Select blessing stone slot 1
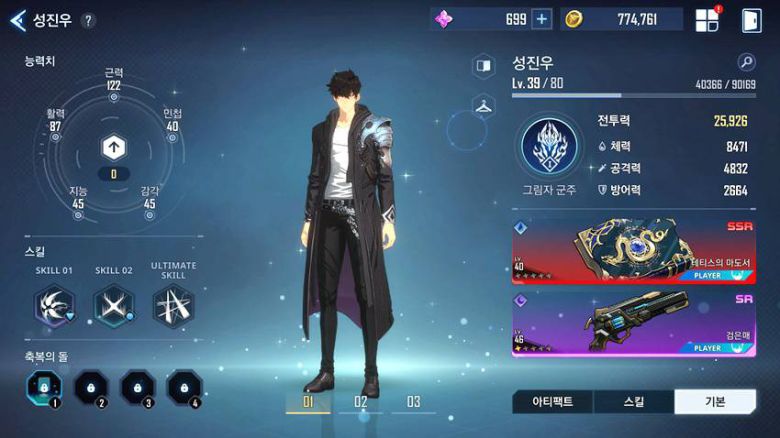Image resolution: width=780 pixels, height=438 pixels. [x=45, y=386]
